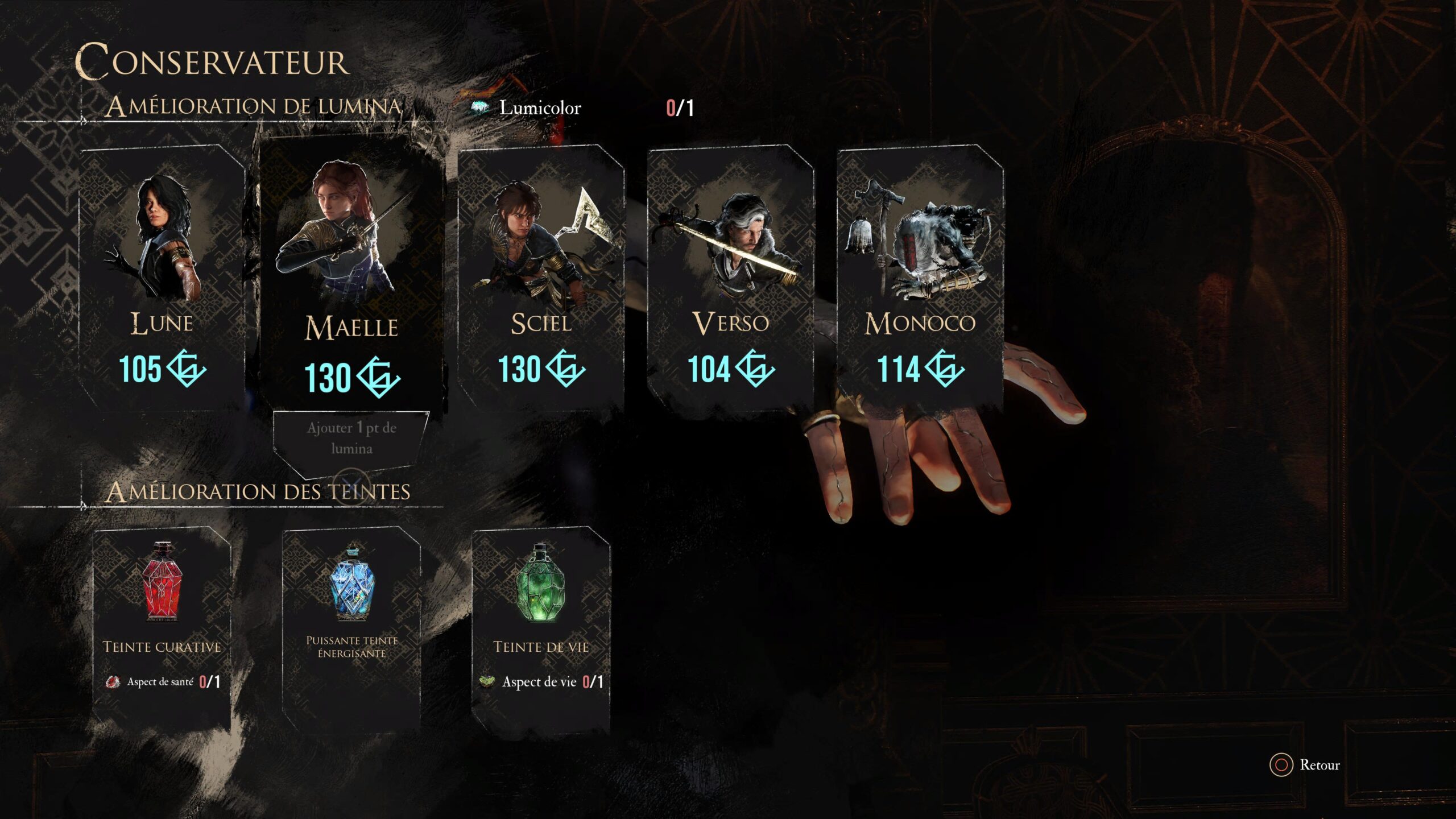Pick Sciel's lumina upgrade card
The width and height of the screenshot is (1456, 819).
(x=541, y=279)
